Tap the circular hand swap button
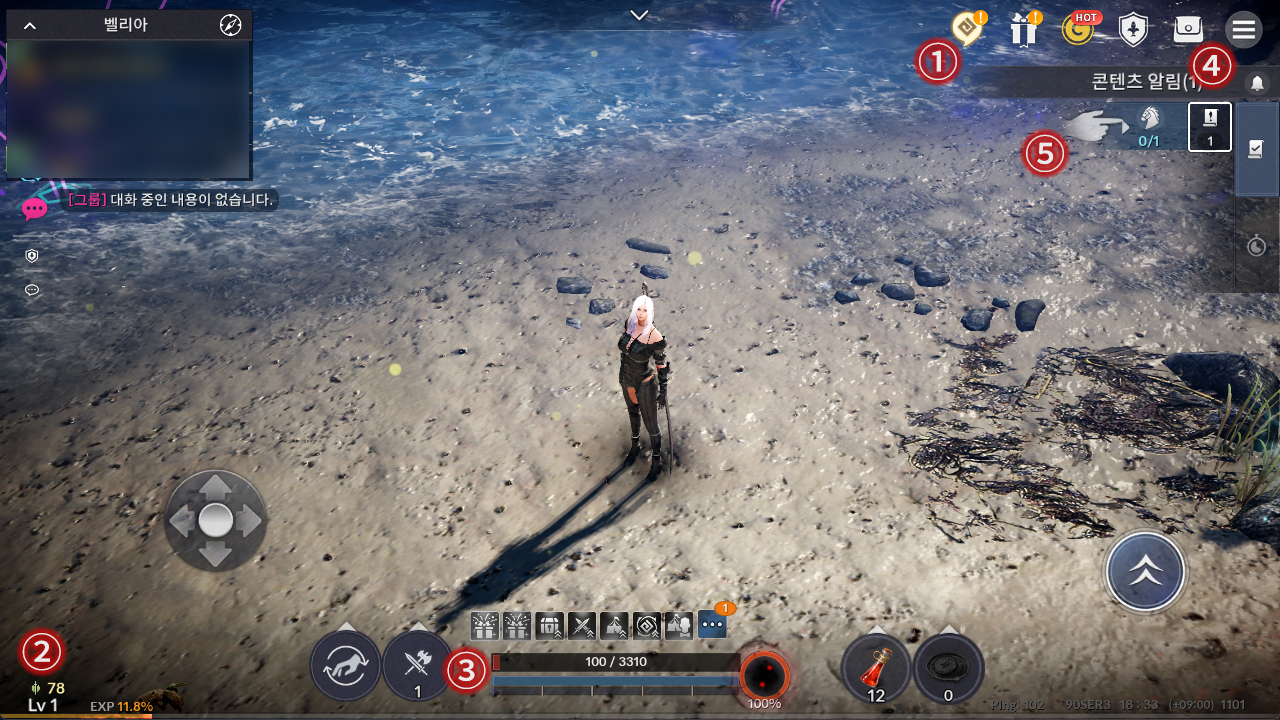The width and height of the screenshot is (1280, 720). click(x=345, y=665)
